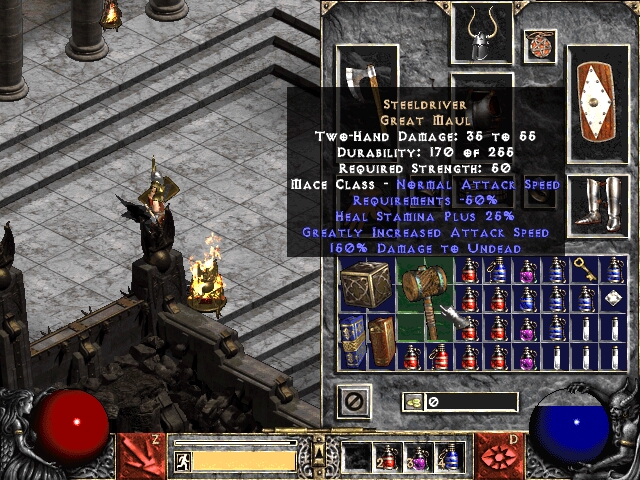Use the red potion in belt slot 2
The image size is (640, 480).
click(386, 458)
